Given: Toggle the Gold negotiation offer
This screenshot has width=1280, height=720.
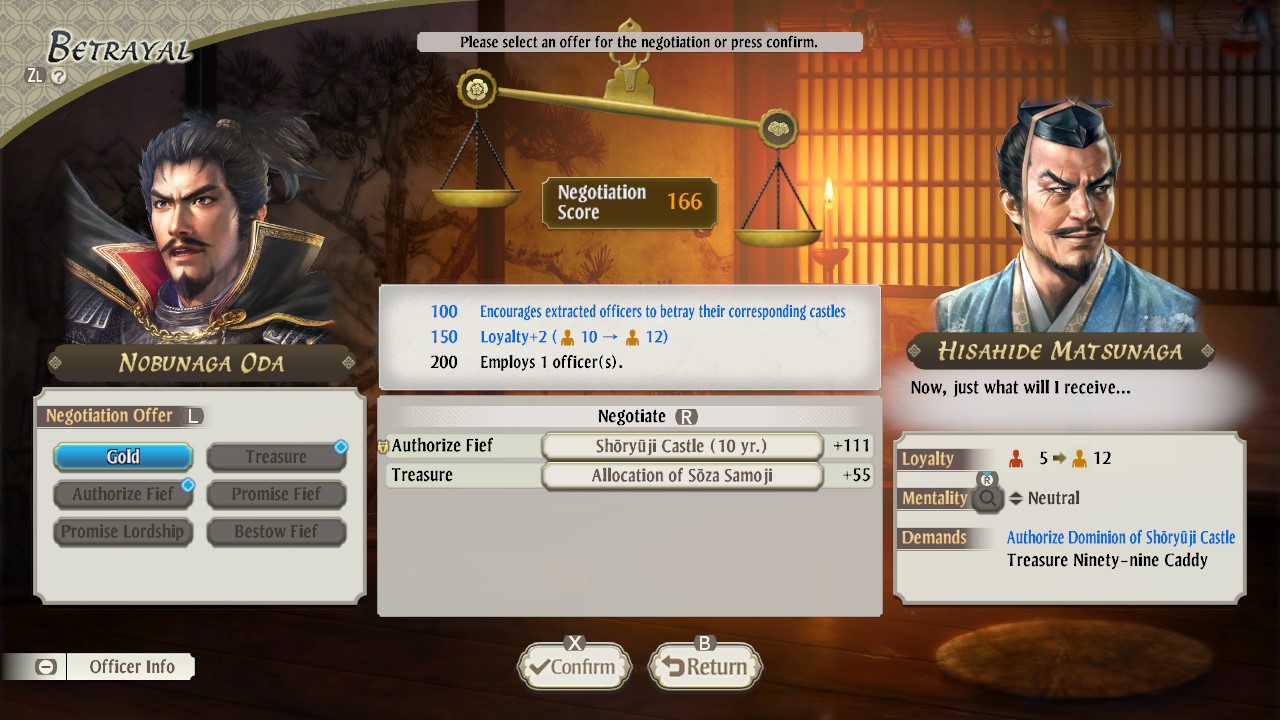Looking at the screenshot, I should 122,456.
